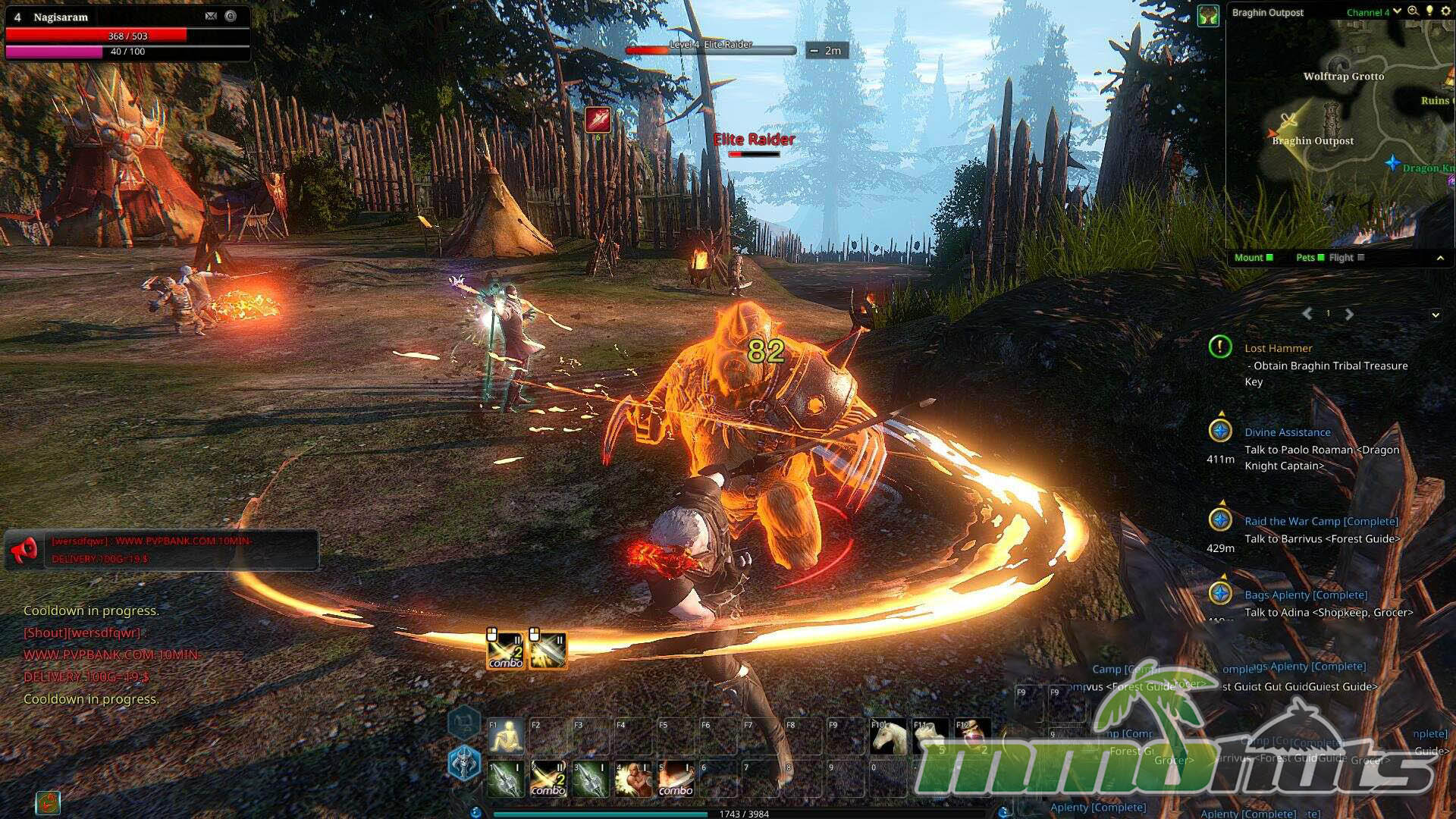Summon the horse mount in slot F10
Image resolution: width=1456 pixels, height=819 pixels.
pyautogui.click(x=889, y=736)
